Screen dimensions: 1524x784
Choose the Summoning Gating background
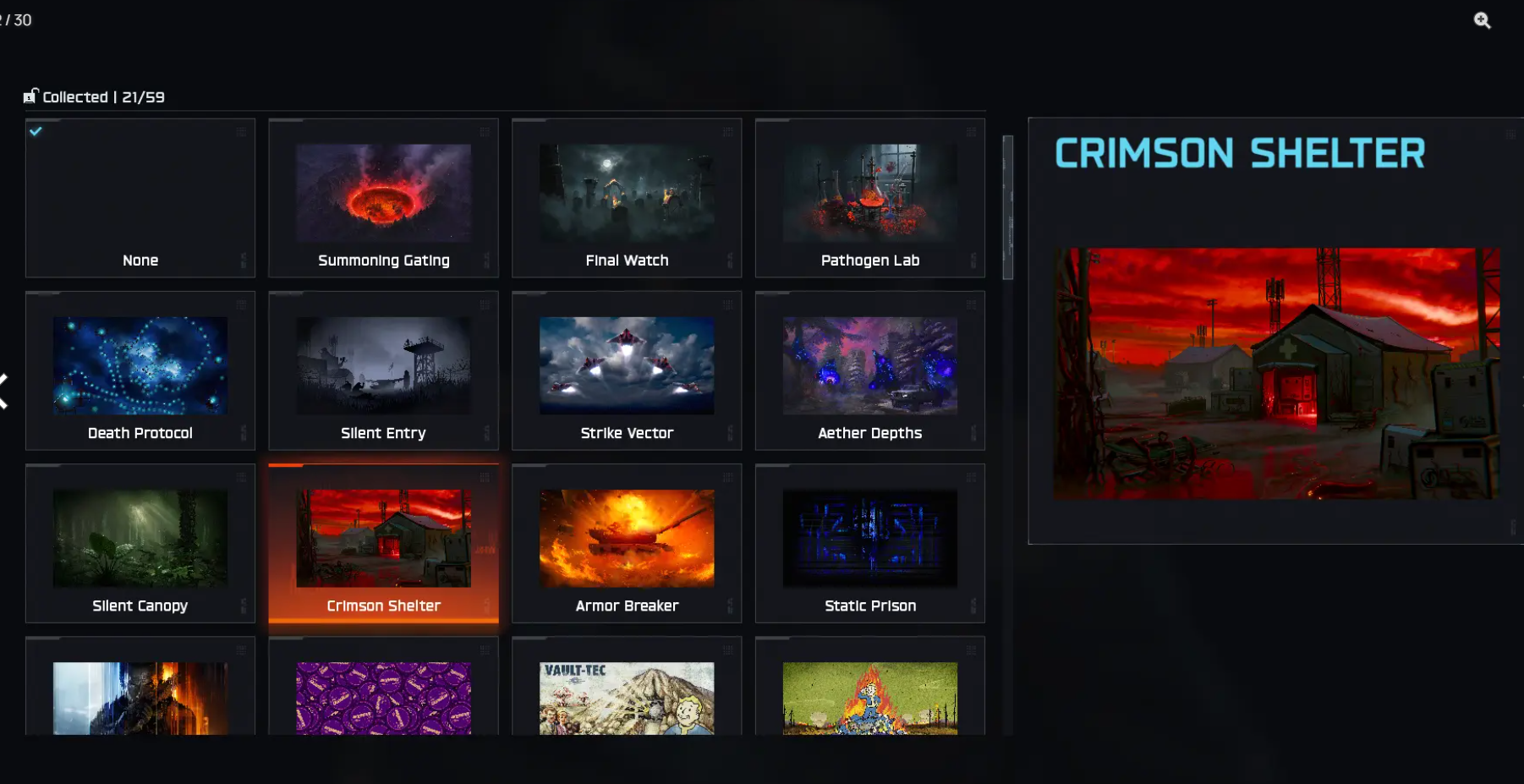tap(383, 199)
